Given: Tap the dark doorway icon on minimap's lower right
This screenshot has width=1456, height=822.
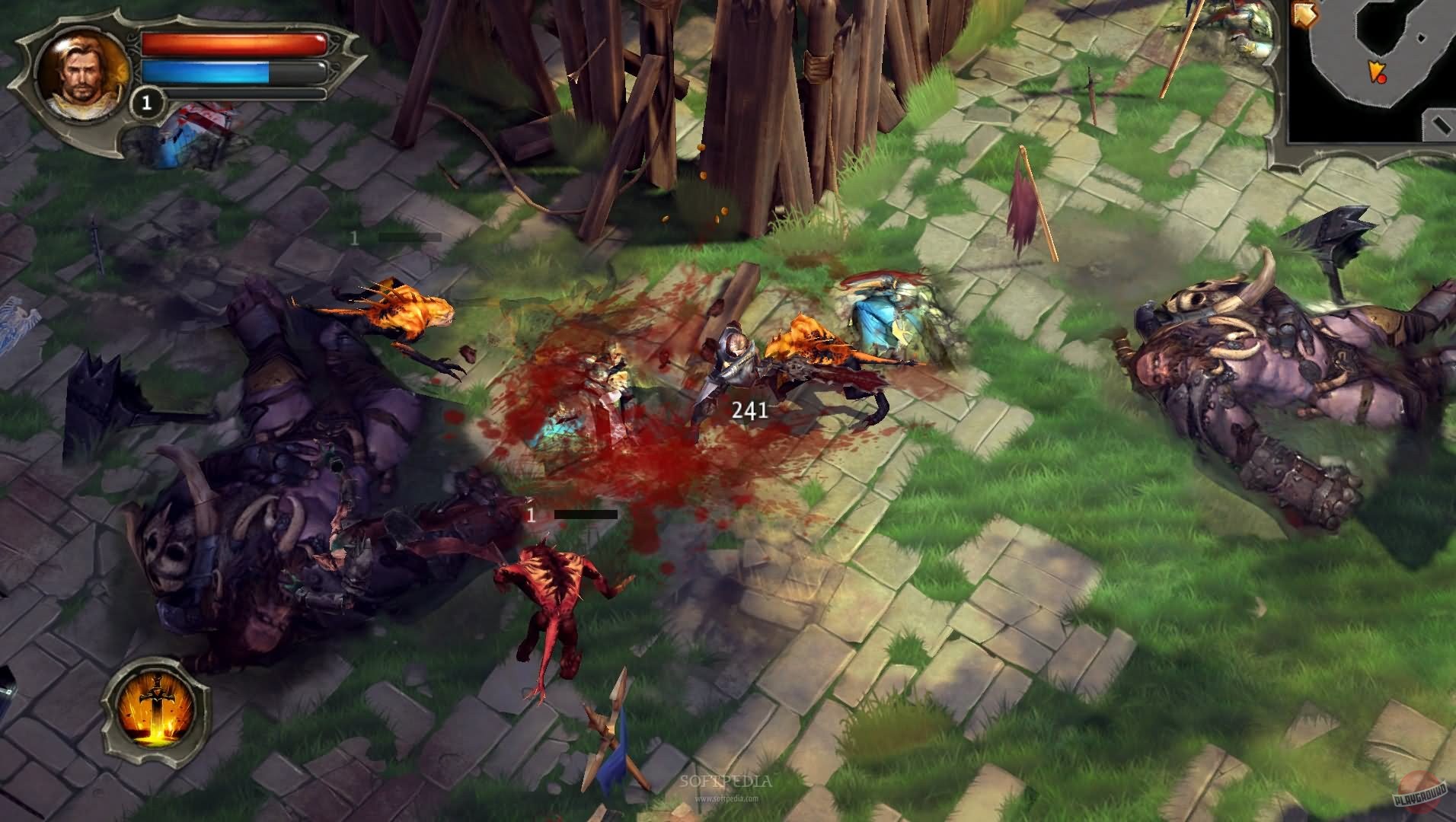Looking at the screenshot, I should [x=1439, y=123].
